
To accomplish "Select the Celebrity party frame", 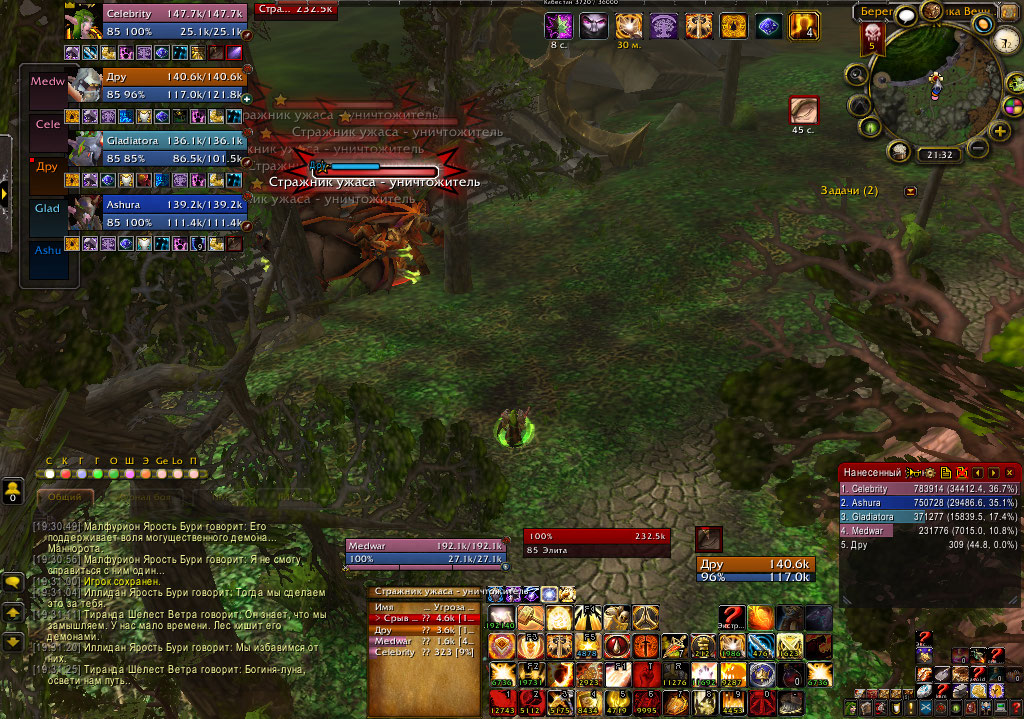I will [158, 22].
